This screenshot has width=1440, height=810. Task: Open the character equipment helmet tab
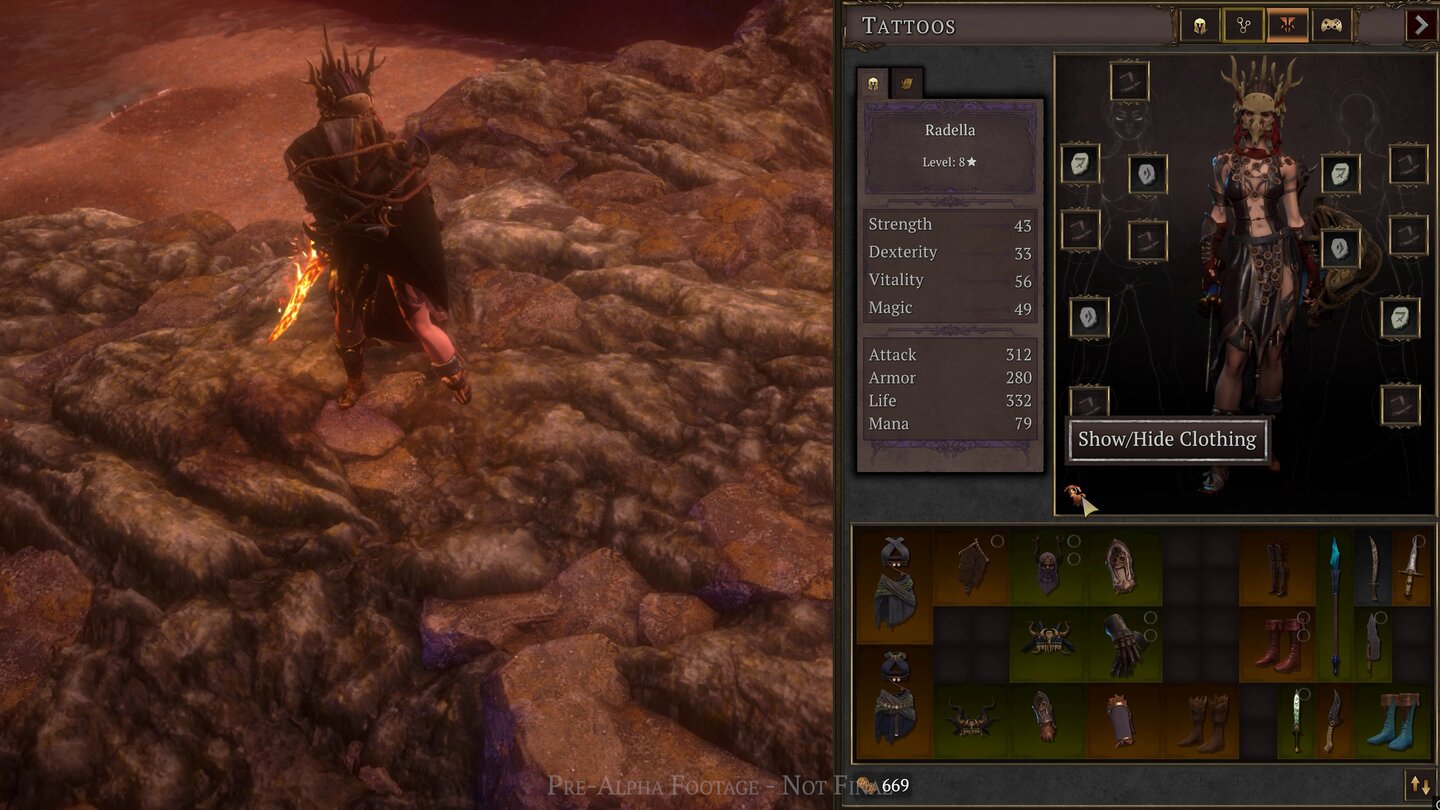(x=1197, y=25)
